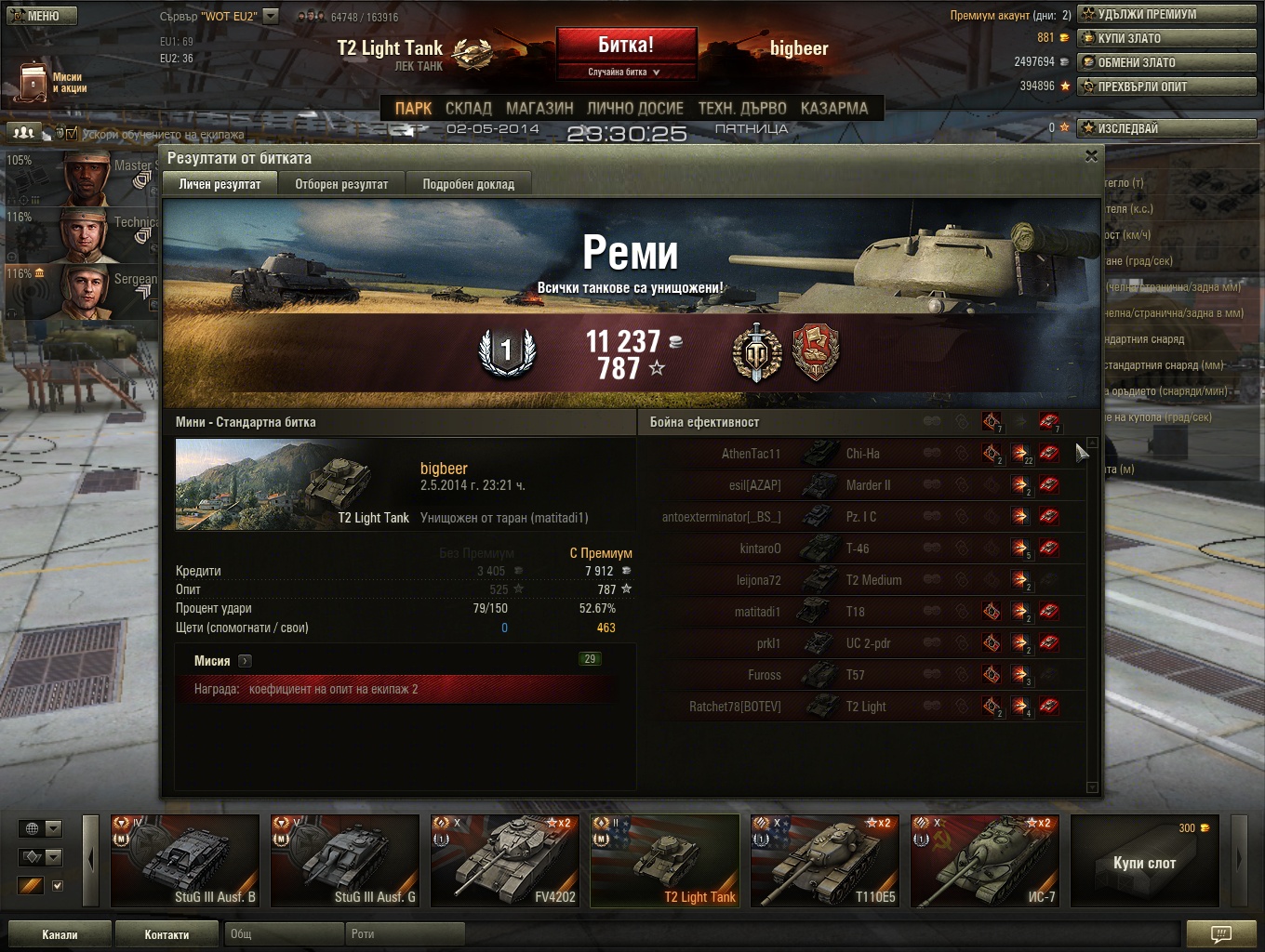Image resolution: width=1265 pixels, height=952 pixels.
Task: Start the battle with the Битка! button
Action: 626,45
